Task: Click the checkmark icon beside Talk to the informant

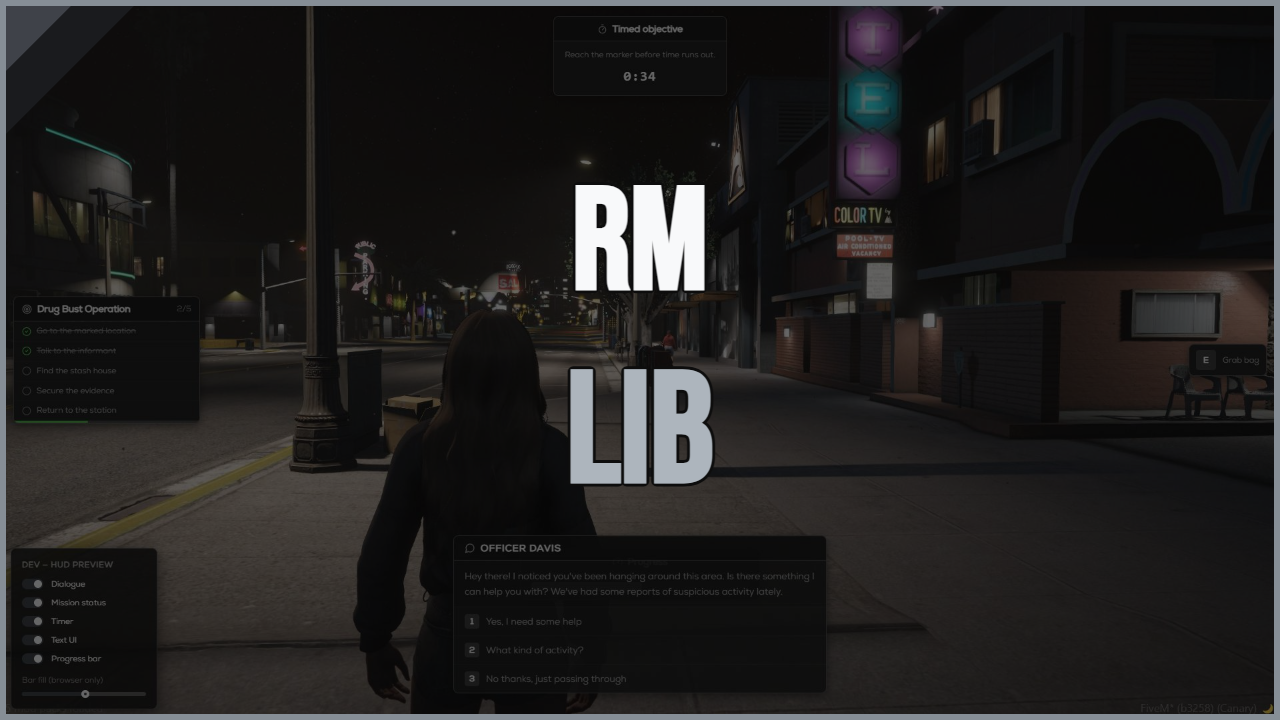Action: 27,351
